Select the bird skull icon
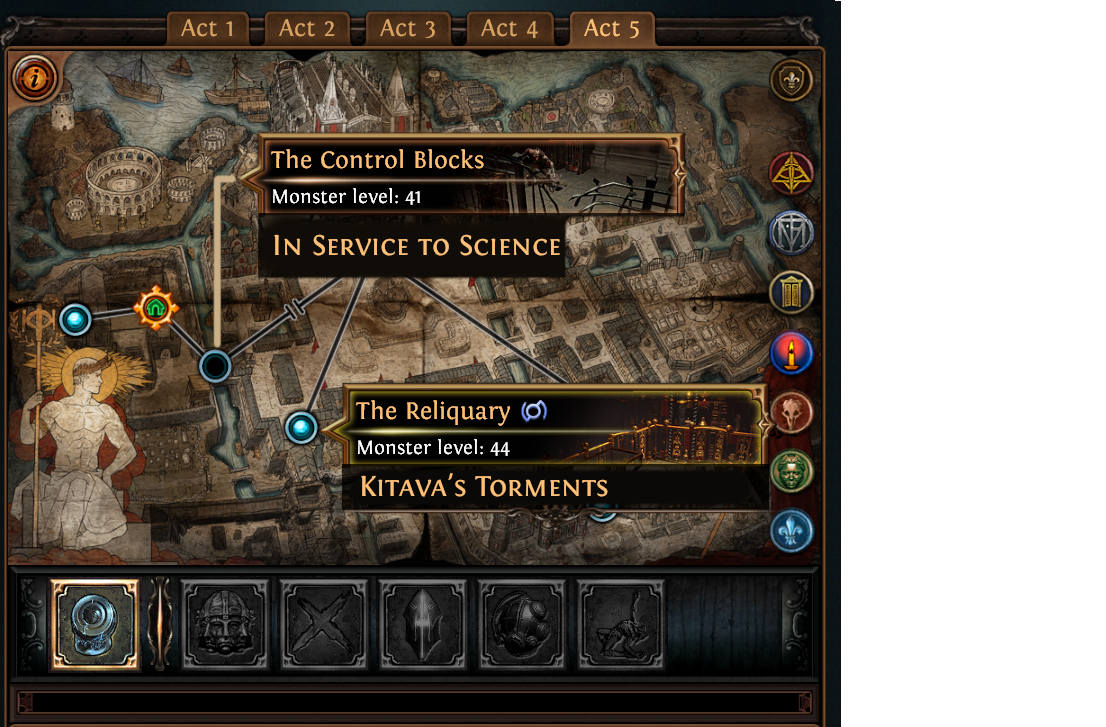This screenshot has width=1106, height=727. [x=791, y=412]
